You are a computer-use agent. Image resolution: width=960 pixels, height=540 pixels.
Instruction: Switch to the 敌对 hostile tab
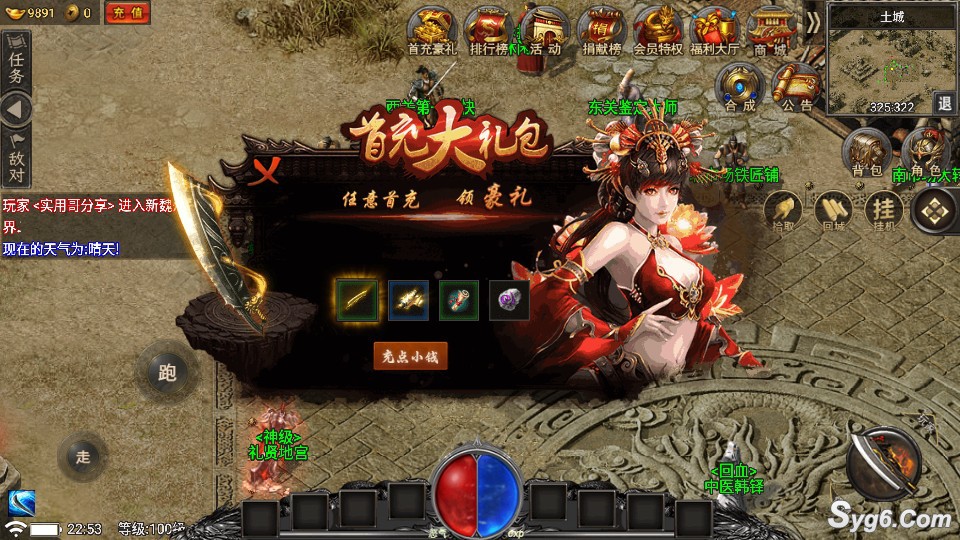tap(16, 155)
